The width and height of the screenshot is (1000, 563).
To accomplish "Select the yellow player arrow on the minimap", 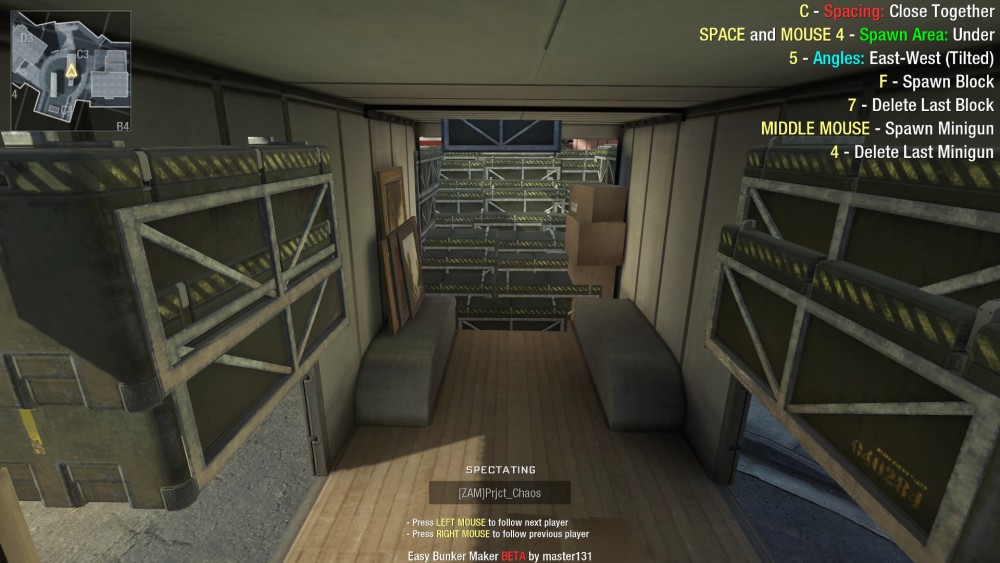I will coord(71,71).
